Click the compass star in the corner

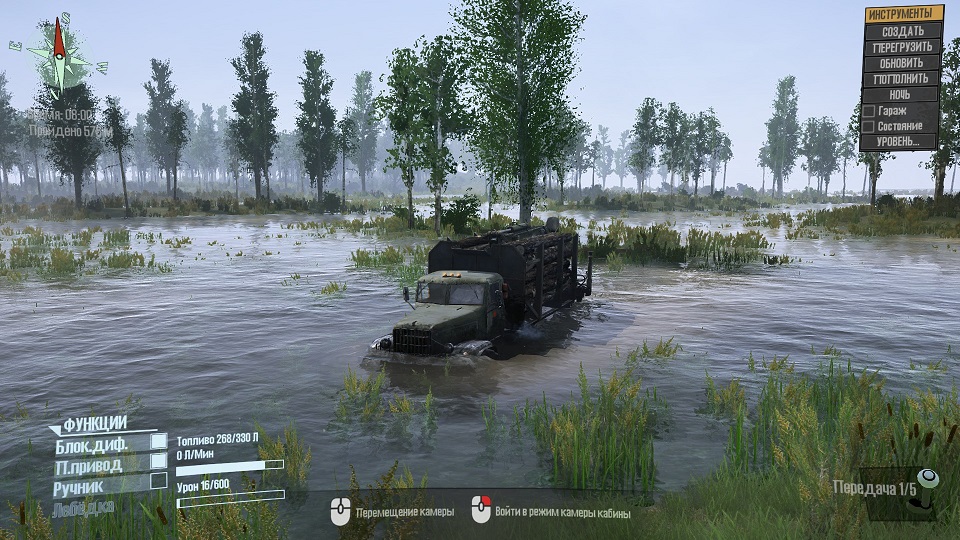coord(59,55)
